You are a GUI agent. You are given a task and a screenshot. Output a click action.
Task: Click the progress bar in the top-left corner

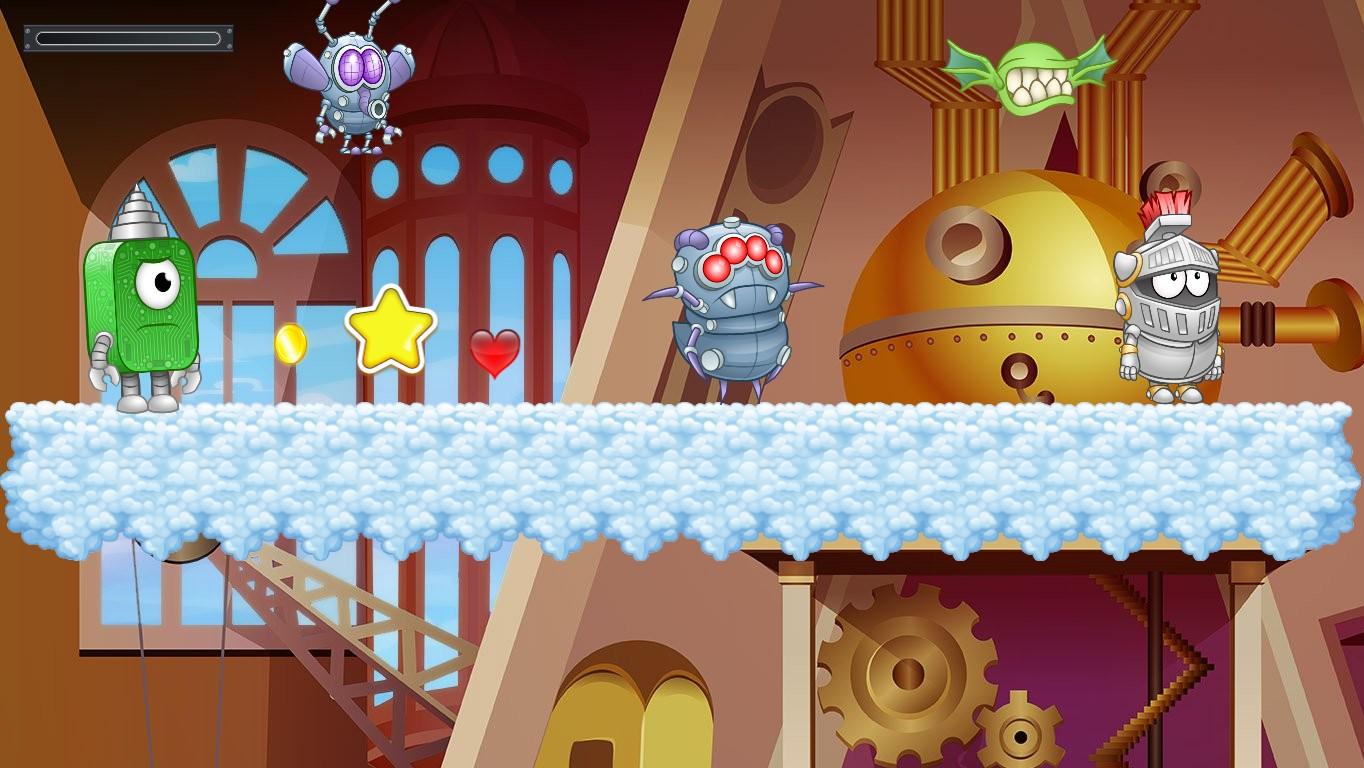(x=127, y=36)
